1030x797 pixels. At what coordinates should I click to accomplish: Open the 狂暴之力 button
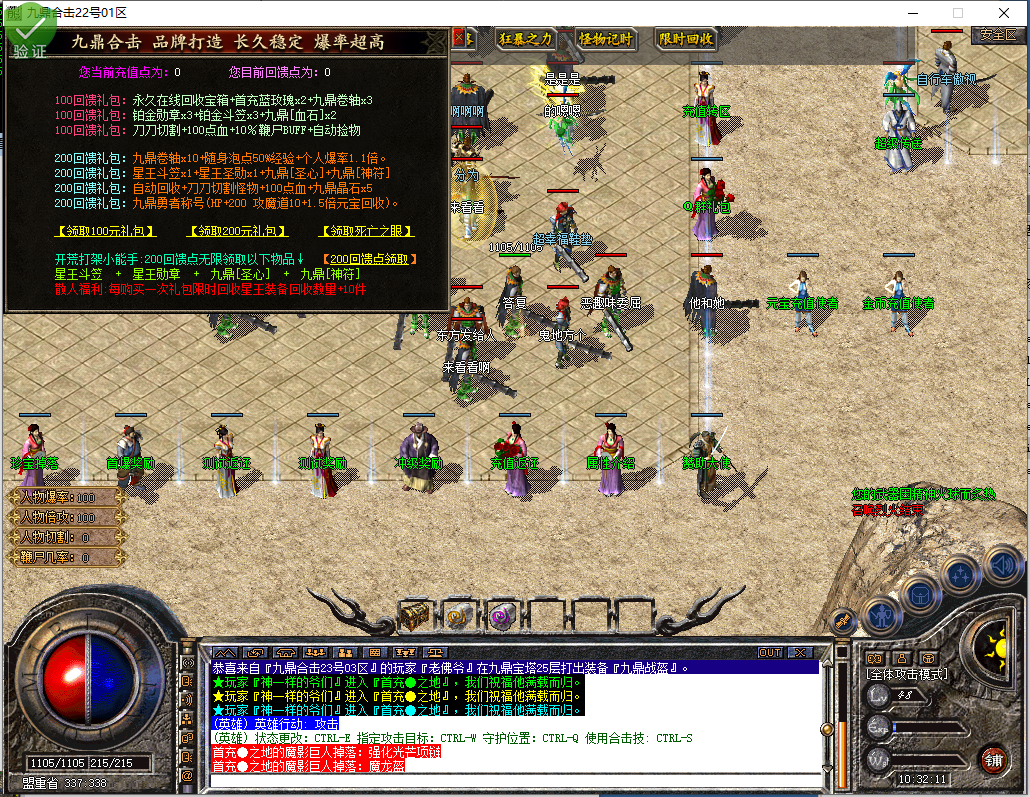coord(526,39)
